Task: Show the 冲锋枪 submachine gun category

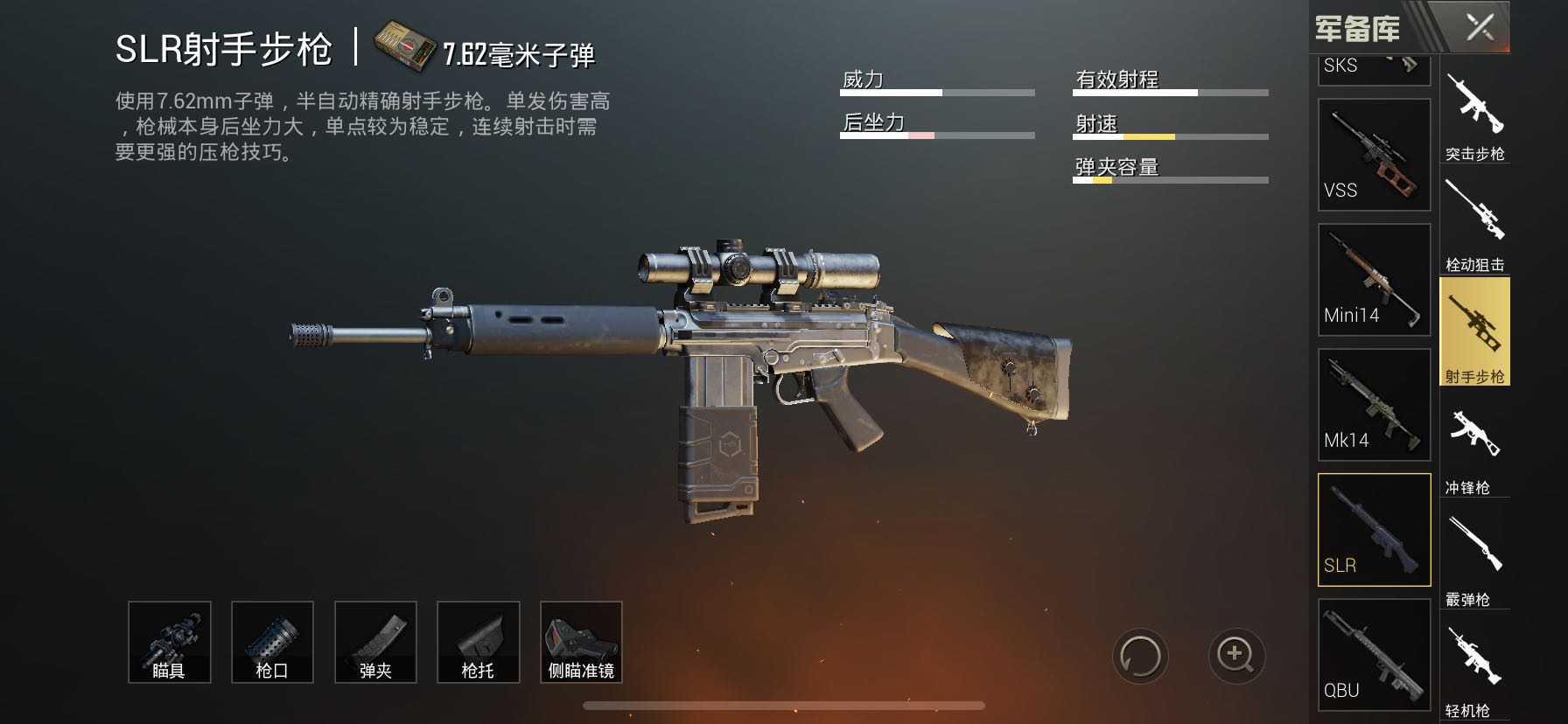Action: click(1474, 446)
